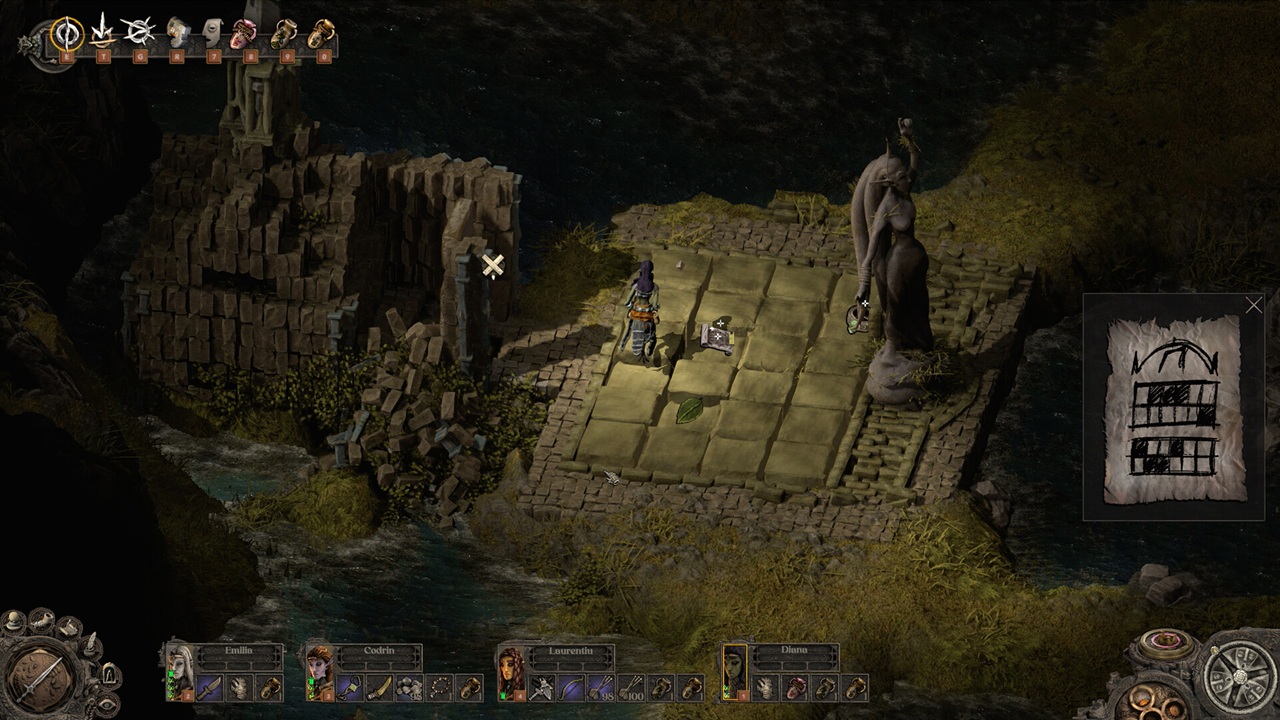Screen dimensions: 1280x720
Task: Use Diana's pink potion slot
Action: (795, 688)
